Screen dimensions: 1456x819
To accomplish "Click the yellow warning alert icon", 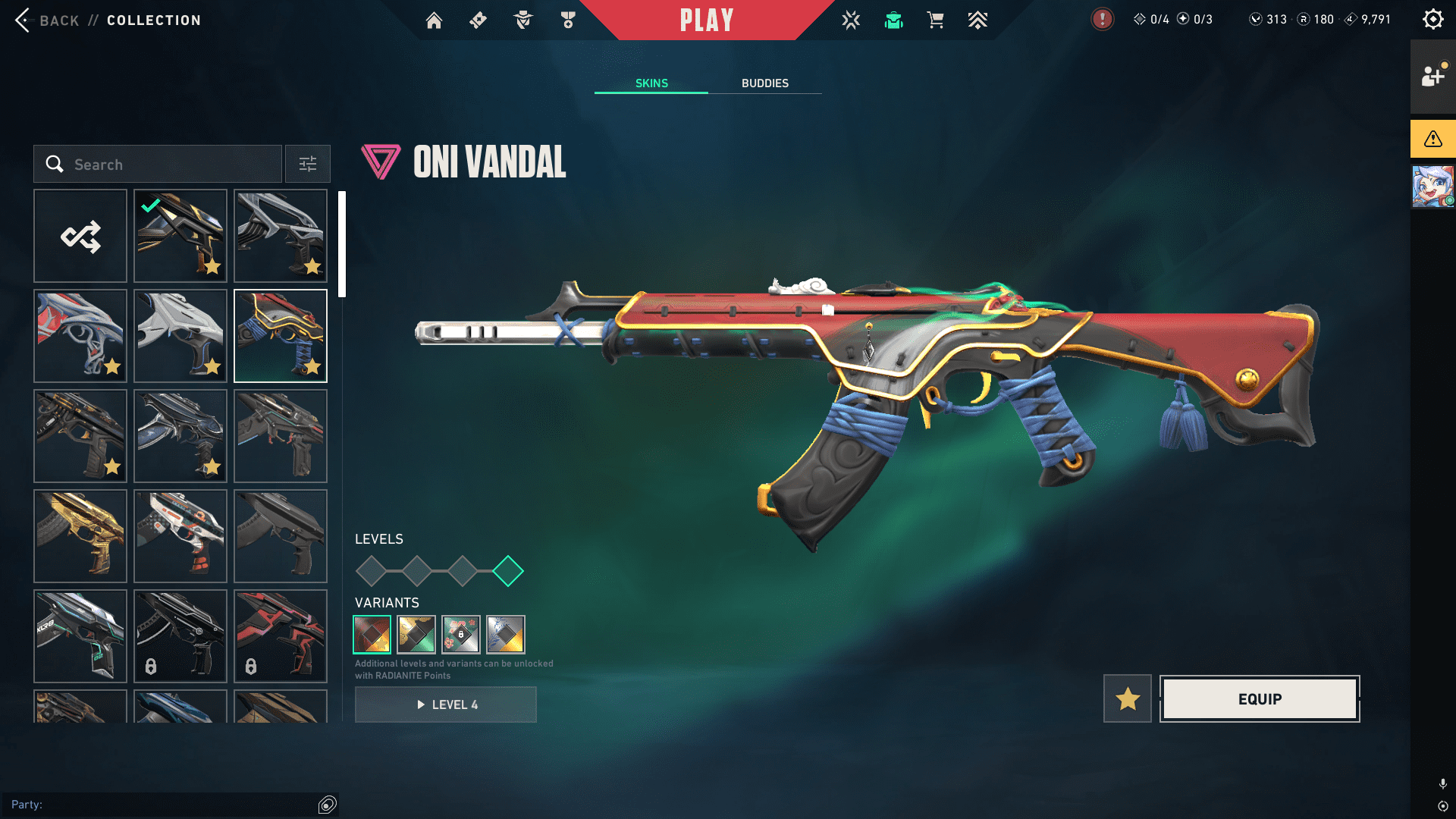I will 1432,139.
